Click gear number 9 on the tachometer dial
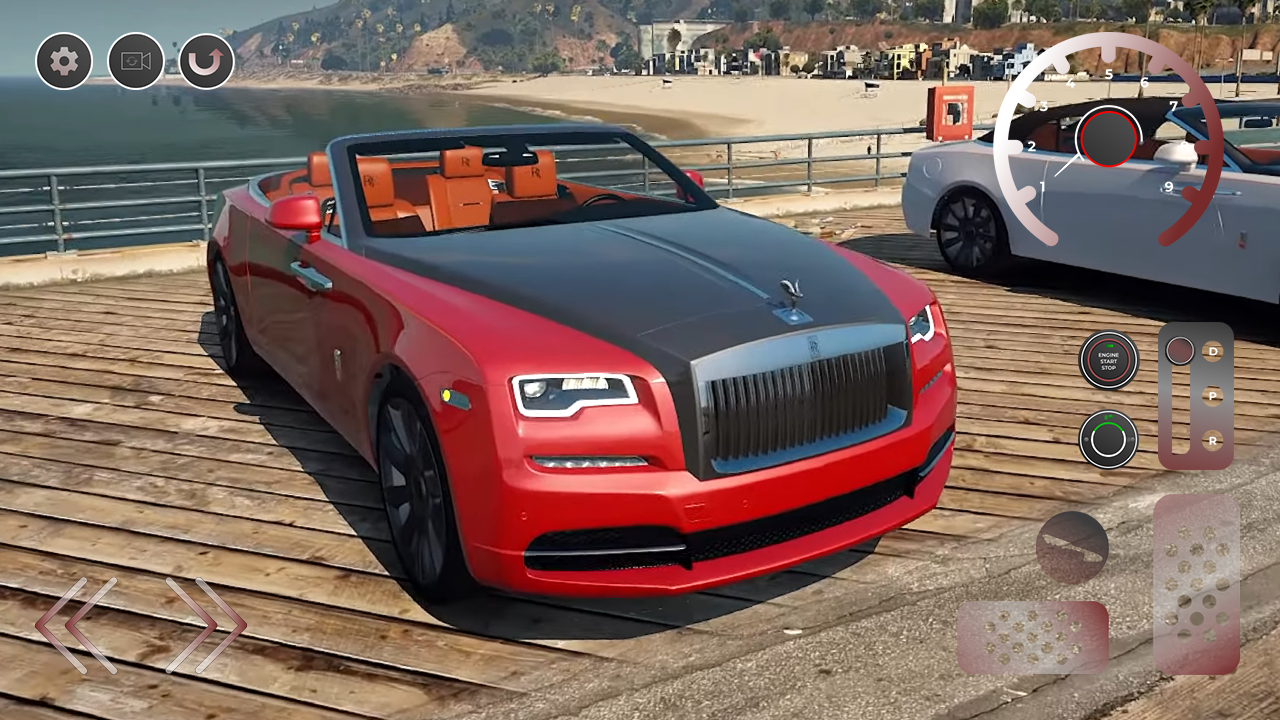The width and height of the screenshot is (1280, 720). coord(1169,185)
